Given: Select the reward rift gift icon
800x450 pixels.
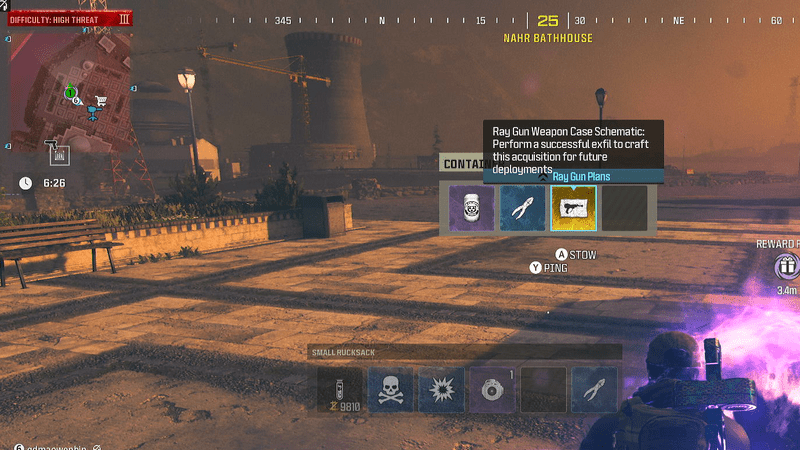Looking at the screenshot, I should coord(787,266).
